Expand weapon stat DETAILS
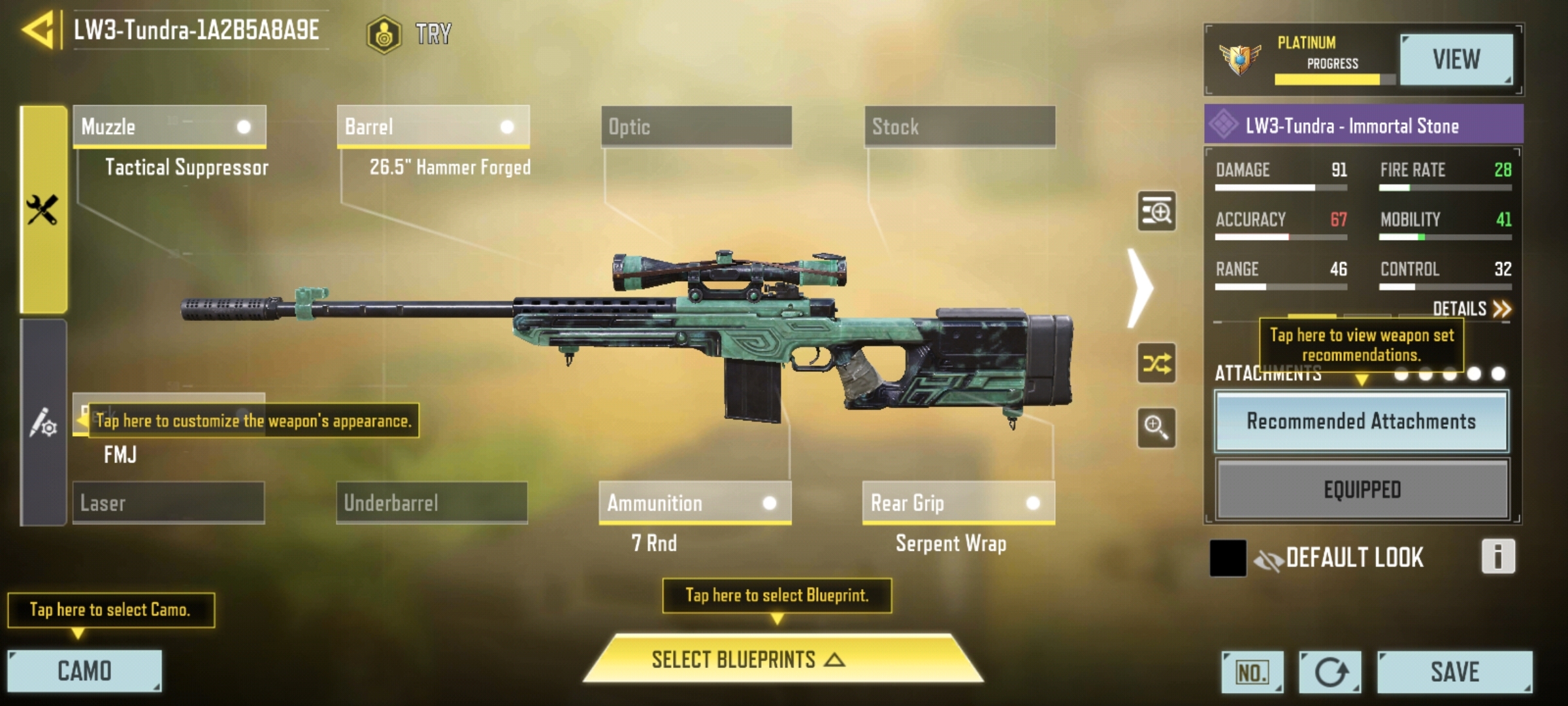 click(1471, 309)
